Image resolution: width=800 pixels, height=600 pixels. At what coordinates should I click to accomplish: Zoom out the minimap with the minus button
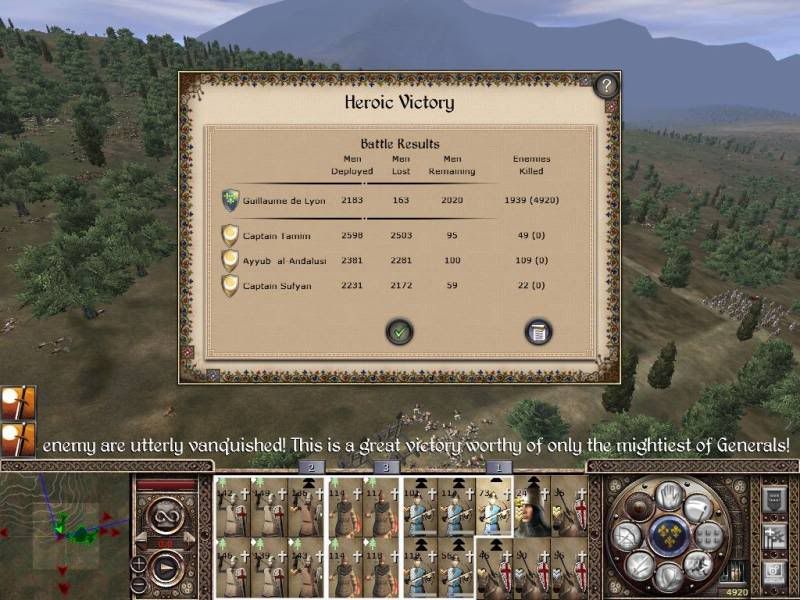point(139,584)
